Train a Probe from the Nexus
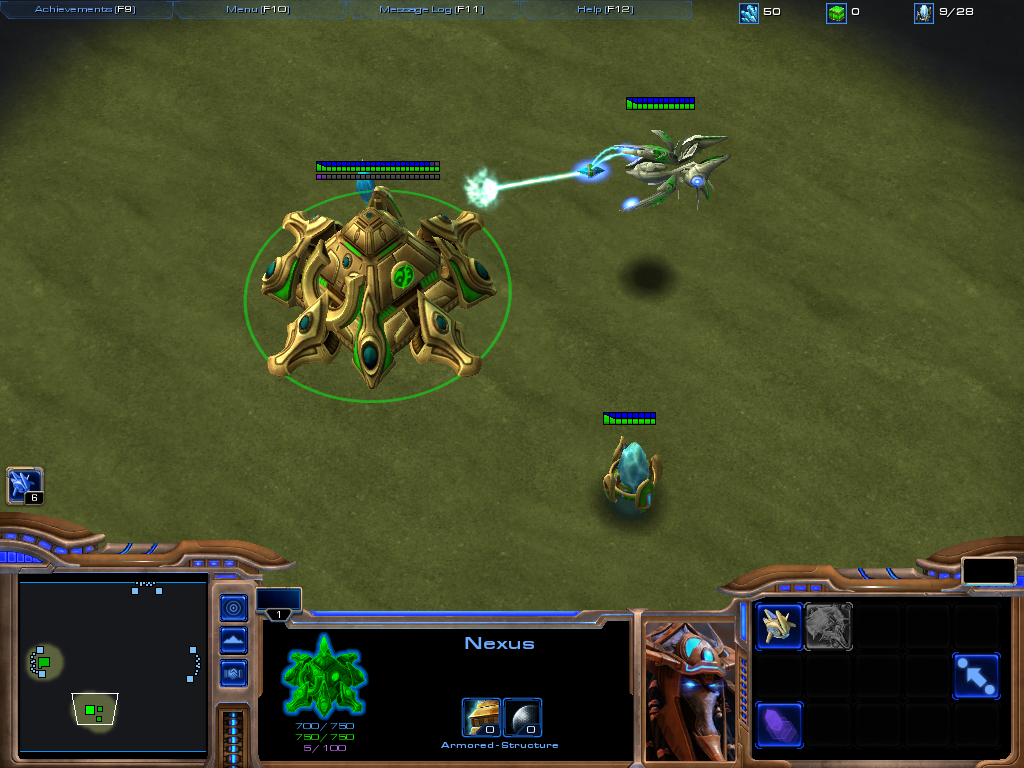 (x=779, y=627)
